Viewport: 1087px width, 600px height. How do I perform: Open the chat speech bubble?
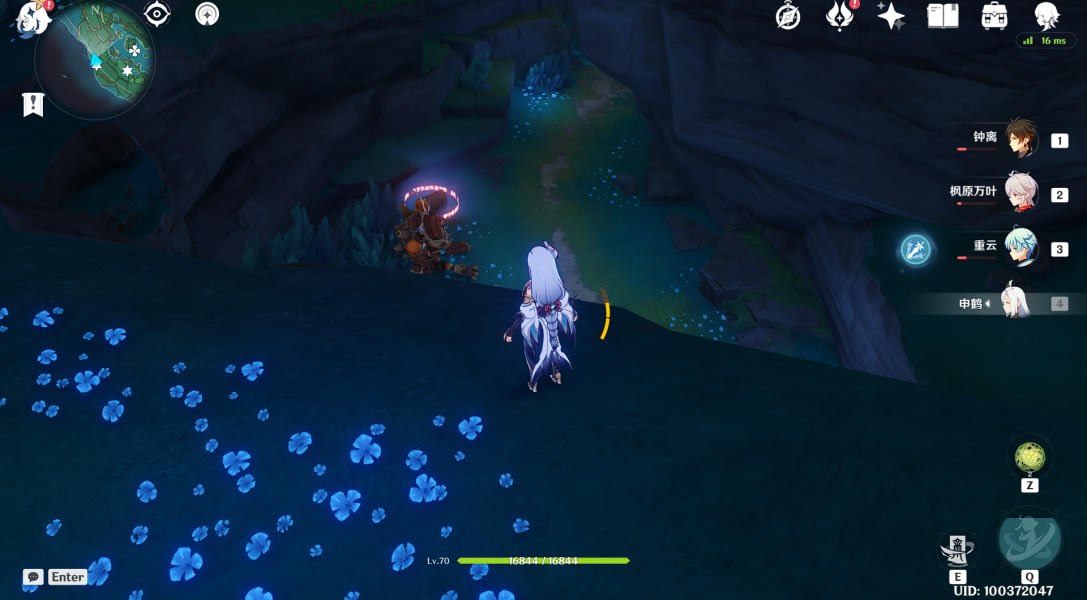point(33,577)
